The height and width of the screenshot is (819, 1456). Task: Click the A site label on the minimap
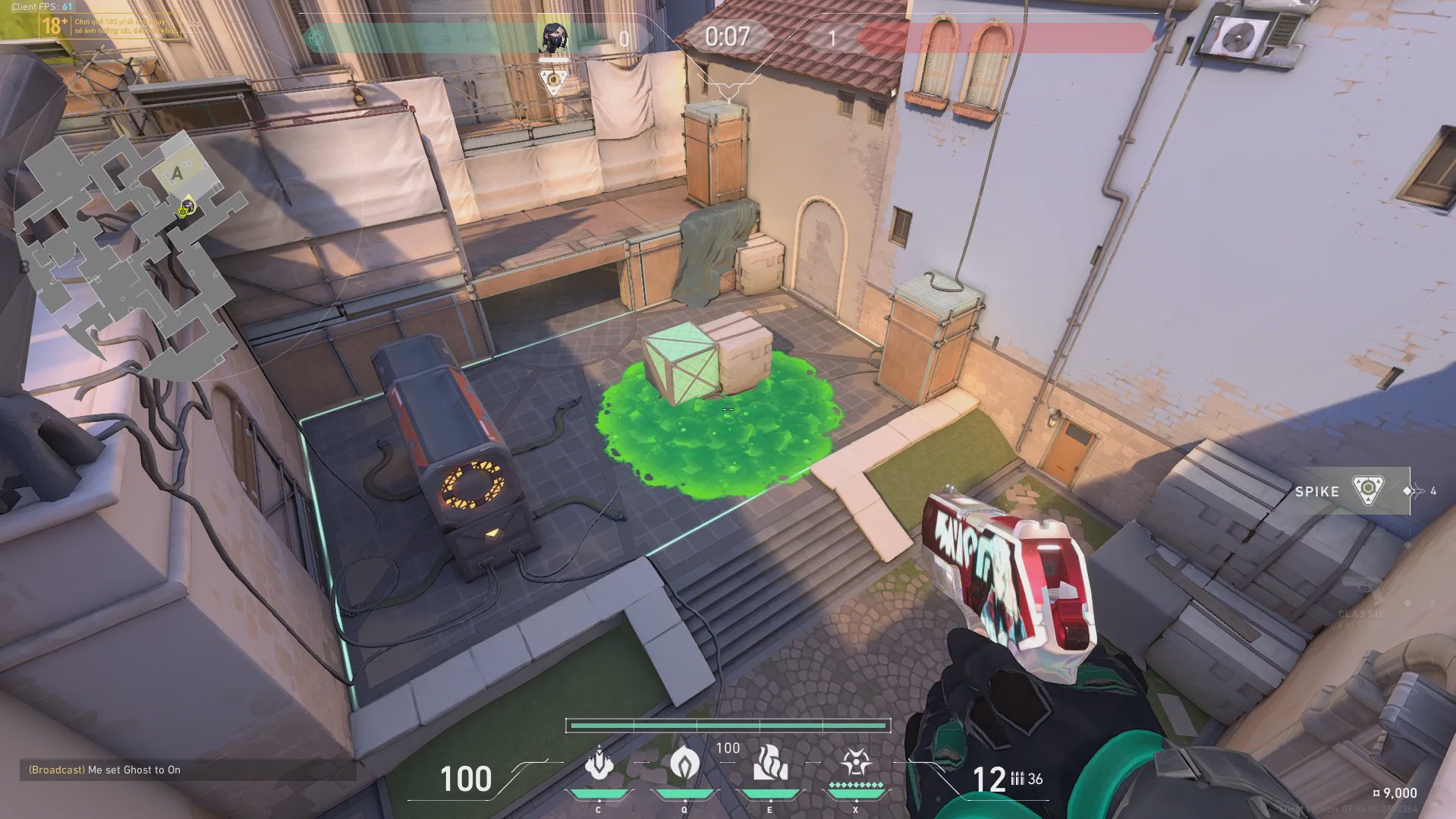[178, 174]
